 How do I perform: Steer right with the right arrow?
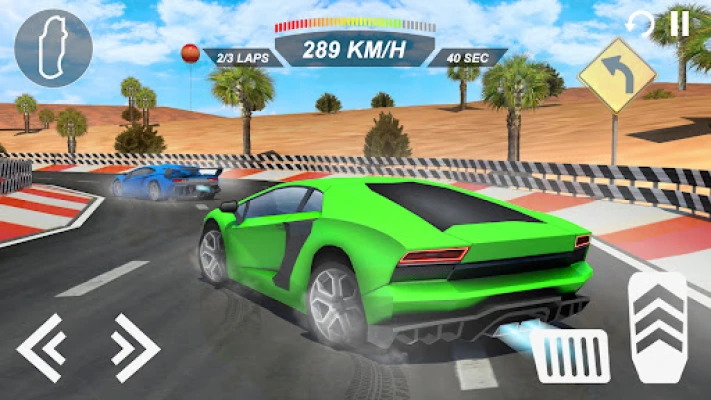tap(134, 347)
